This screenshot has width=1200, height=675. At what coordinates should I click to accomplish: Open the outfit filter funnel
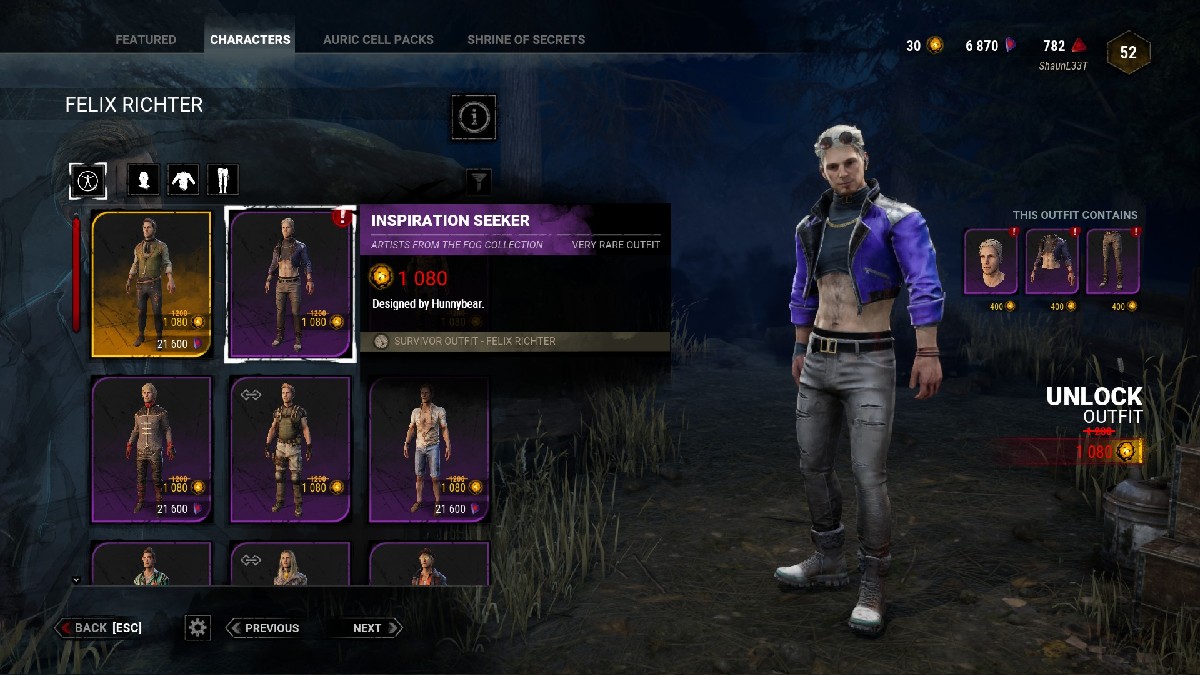[x=480, y=181]
